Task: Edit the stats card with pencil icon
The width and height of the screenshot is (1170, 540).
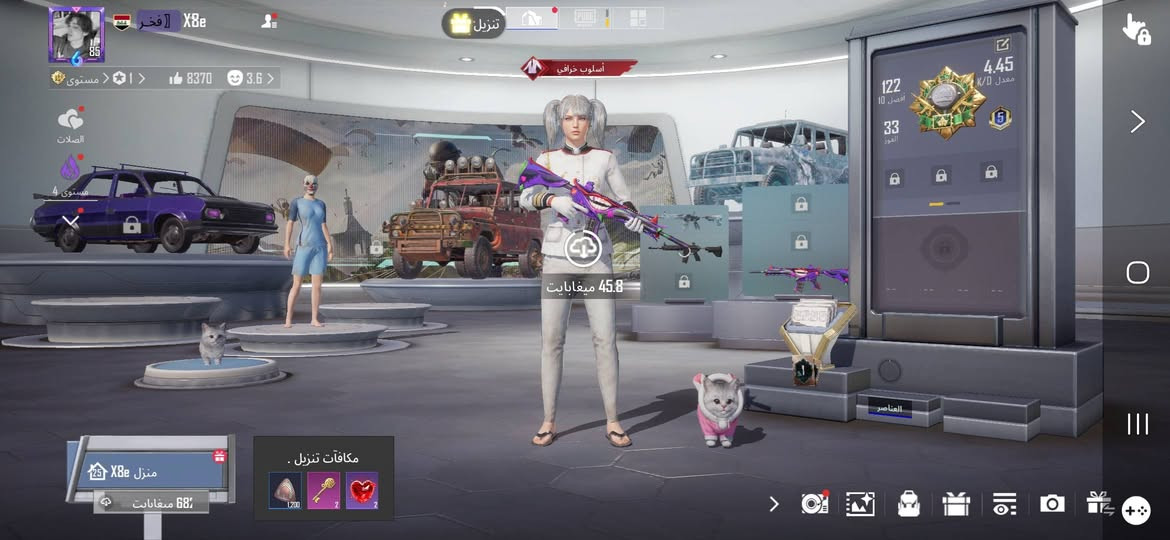Action: 1003,45
